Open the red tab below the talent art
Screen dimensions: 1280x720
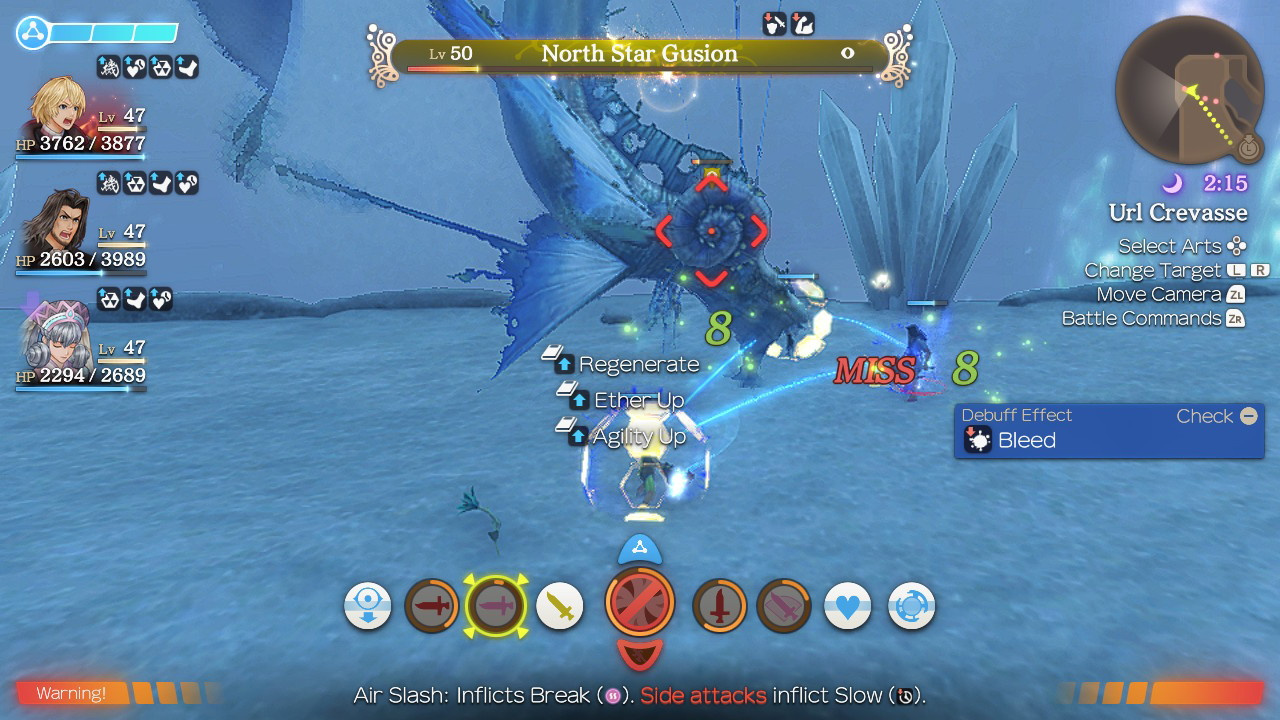pyautogui.click(x=640, y=654)
